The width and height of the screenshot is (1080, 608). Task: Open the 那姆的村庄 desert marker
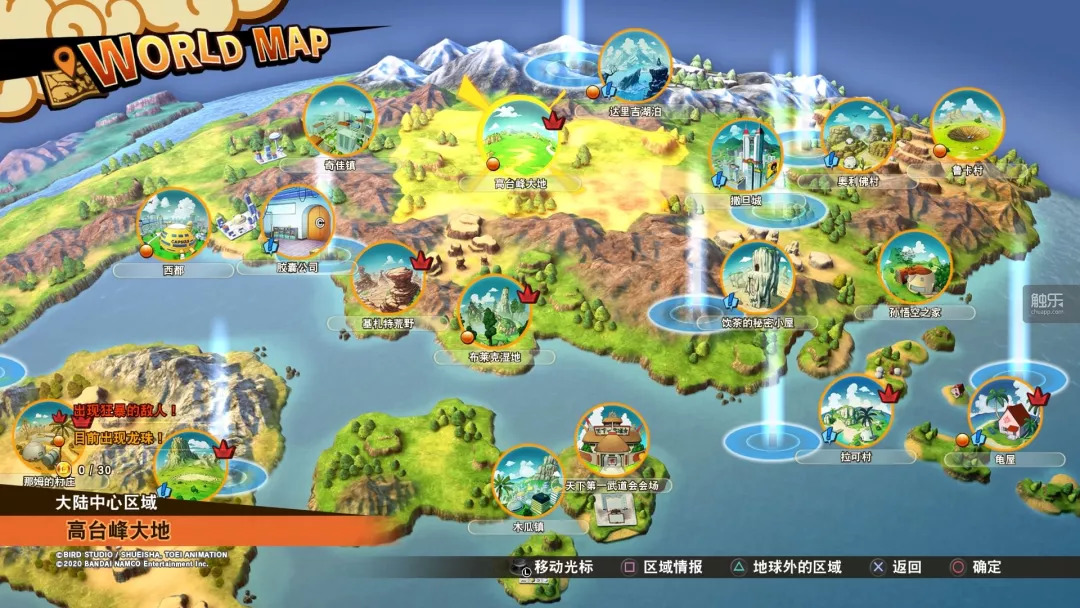coord(47,437)
